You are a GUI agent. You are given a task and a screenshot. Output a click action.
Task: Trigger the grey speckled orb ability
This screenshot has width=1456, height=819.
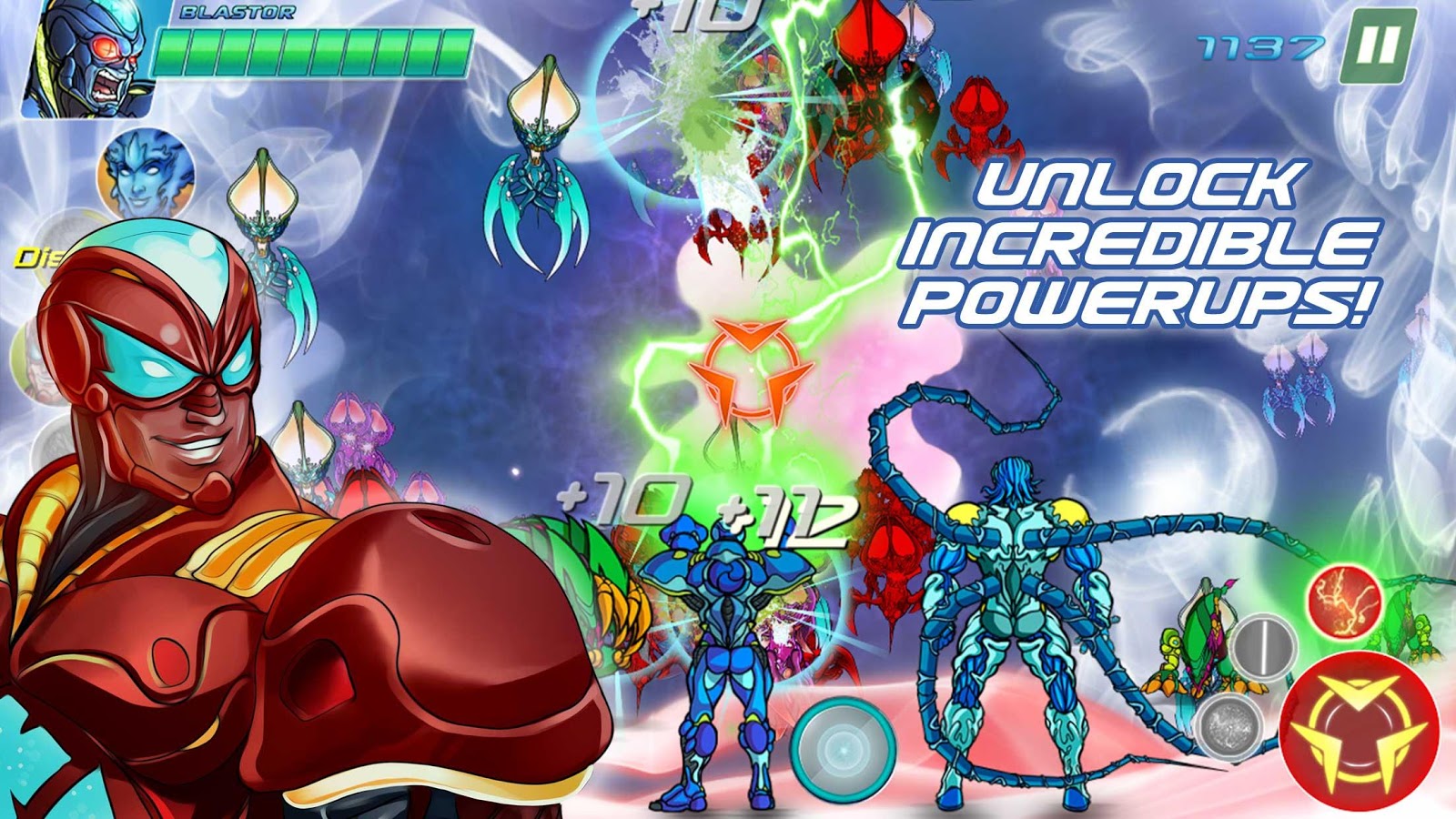(1229, 725)
